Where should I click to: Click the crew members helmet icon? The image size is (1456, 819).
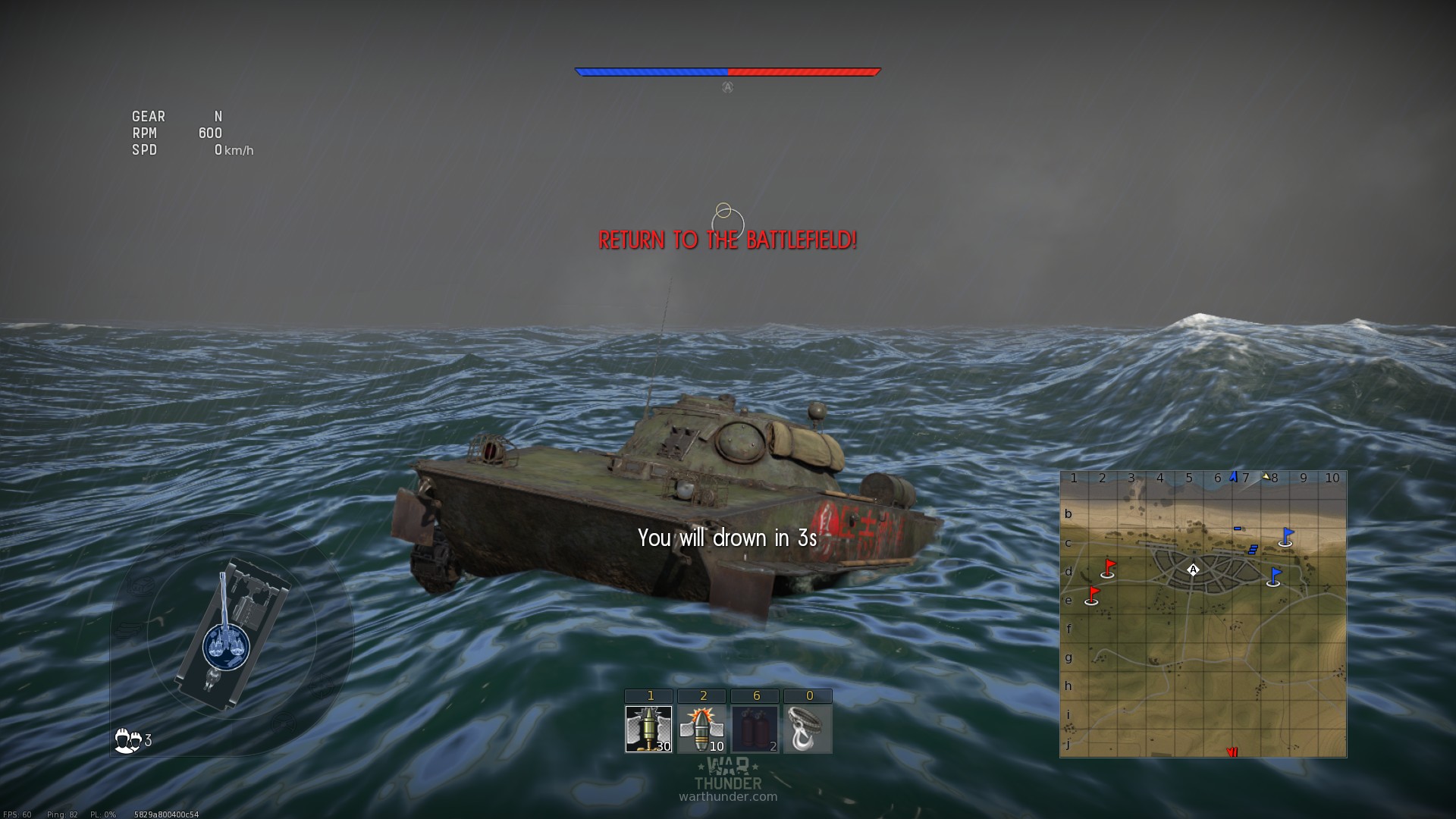127,740
